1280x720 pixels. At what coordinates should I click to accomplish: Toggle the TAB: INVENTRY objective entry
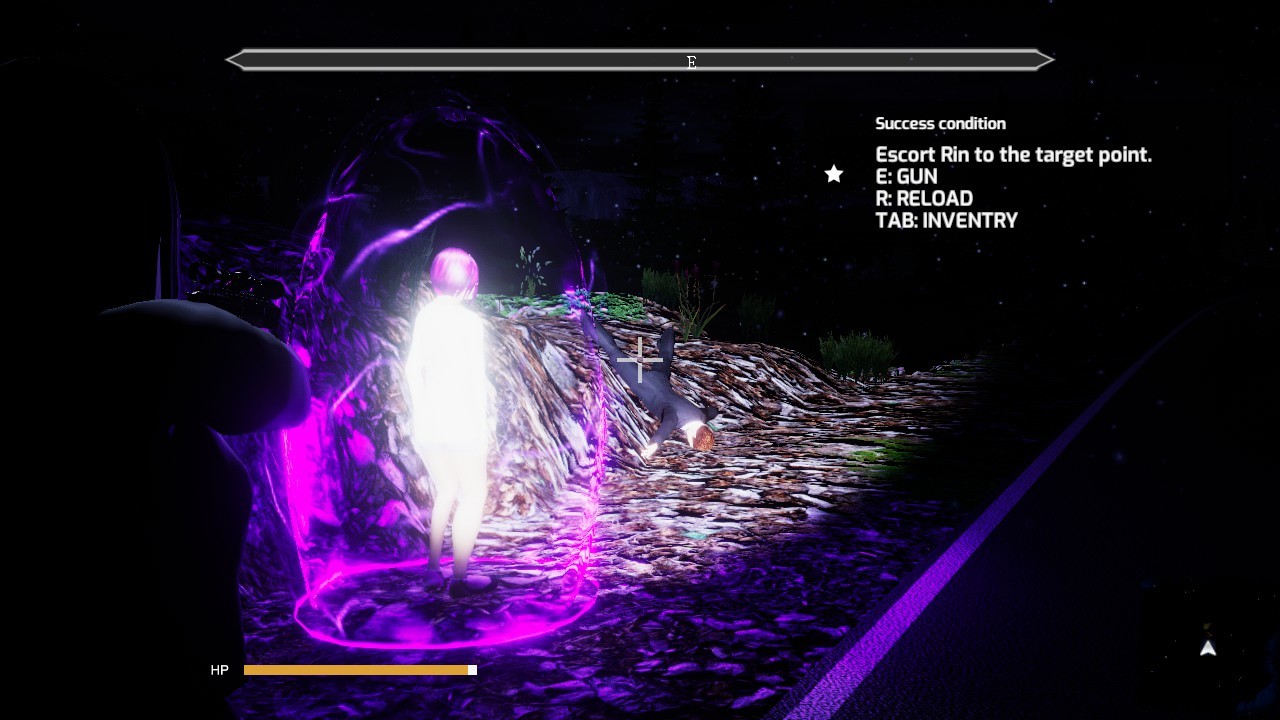click(x=947, y=220)
